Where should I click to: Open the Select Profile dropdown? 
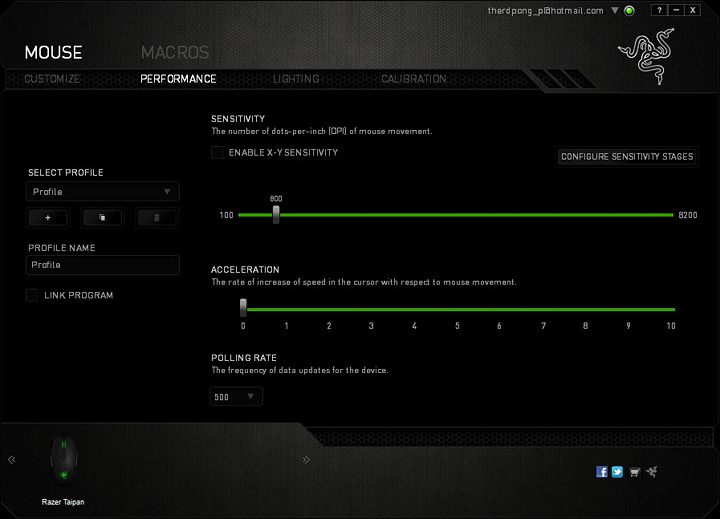(103, 191)
